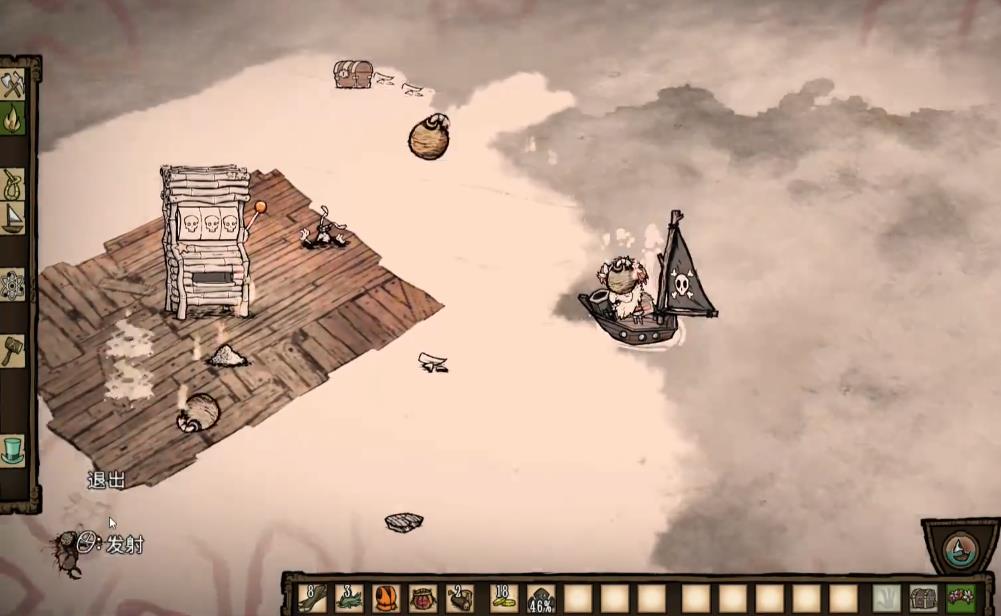1001x616 pixels.
Task: Open the green top hat Dress tab
Action: tap(12, 450)
